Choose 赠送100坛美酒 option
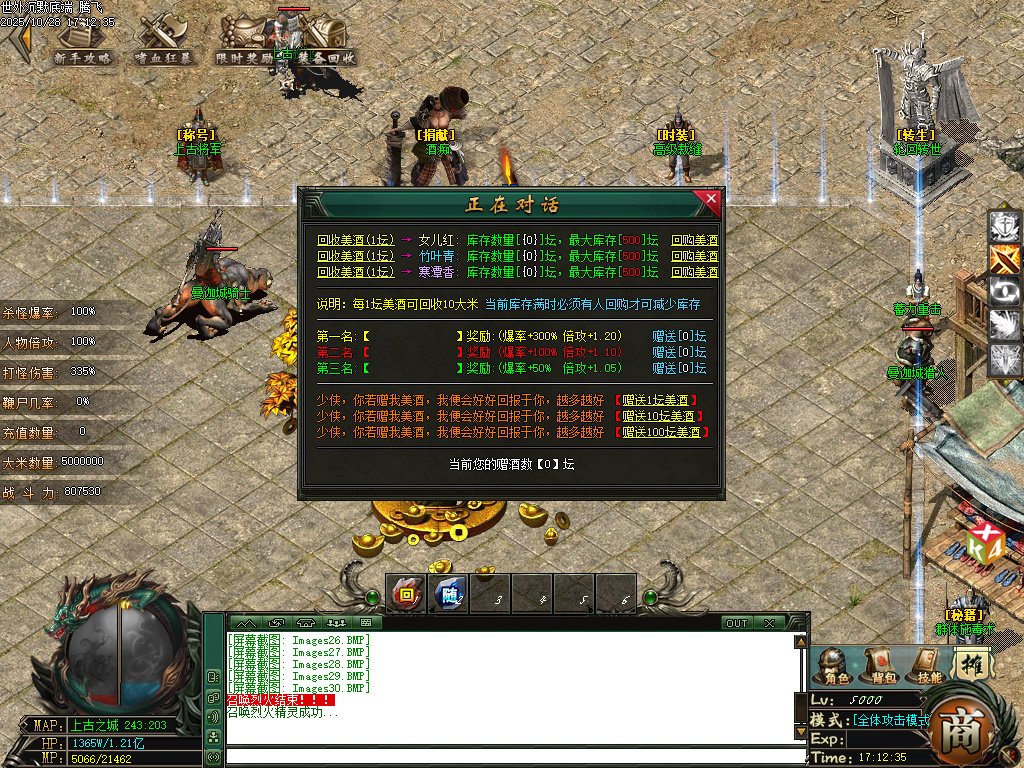 coord(664,432)
